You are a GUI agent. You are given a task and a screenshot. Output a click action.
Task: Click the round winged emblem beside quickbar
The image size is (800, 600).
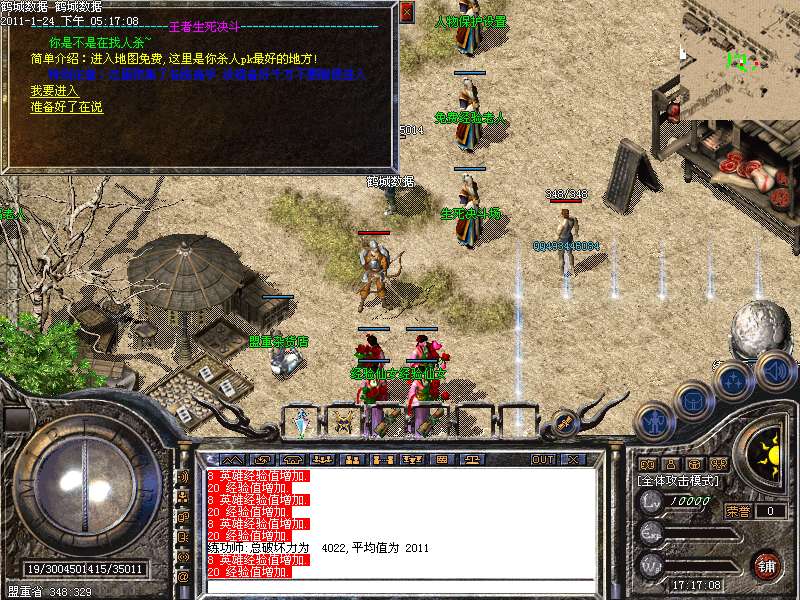click(x=564, y=422)
